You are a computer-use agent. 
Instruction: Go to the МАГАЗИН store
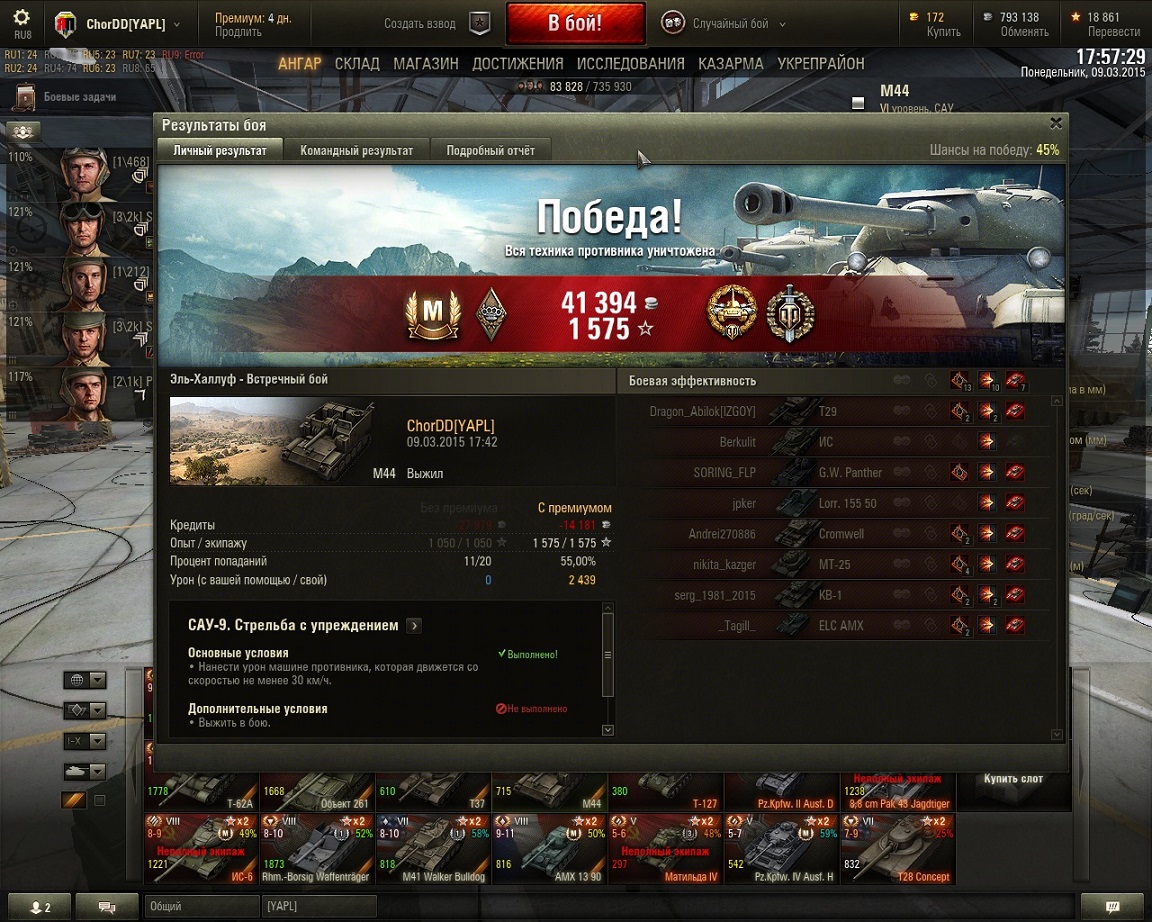[425, 64]
